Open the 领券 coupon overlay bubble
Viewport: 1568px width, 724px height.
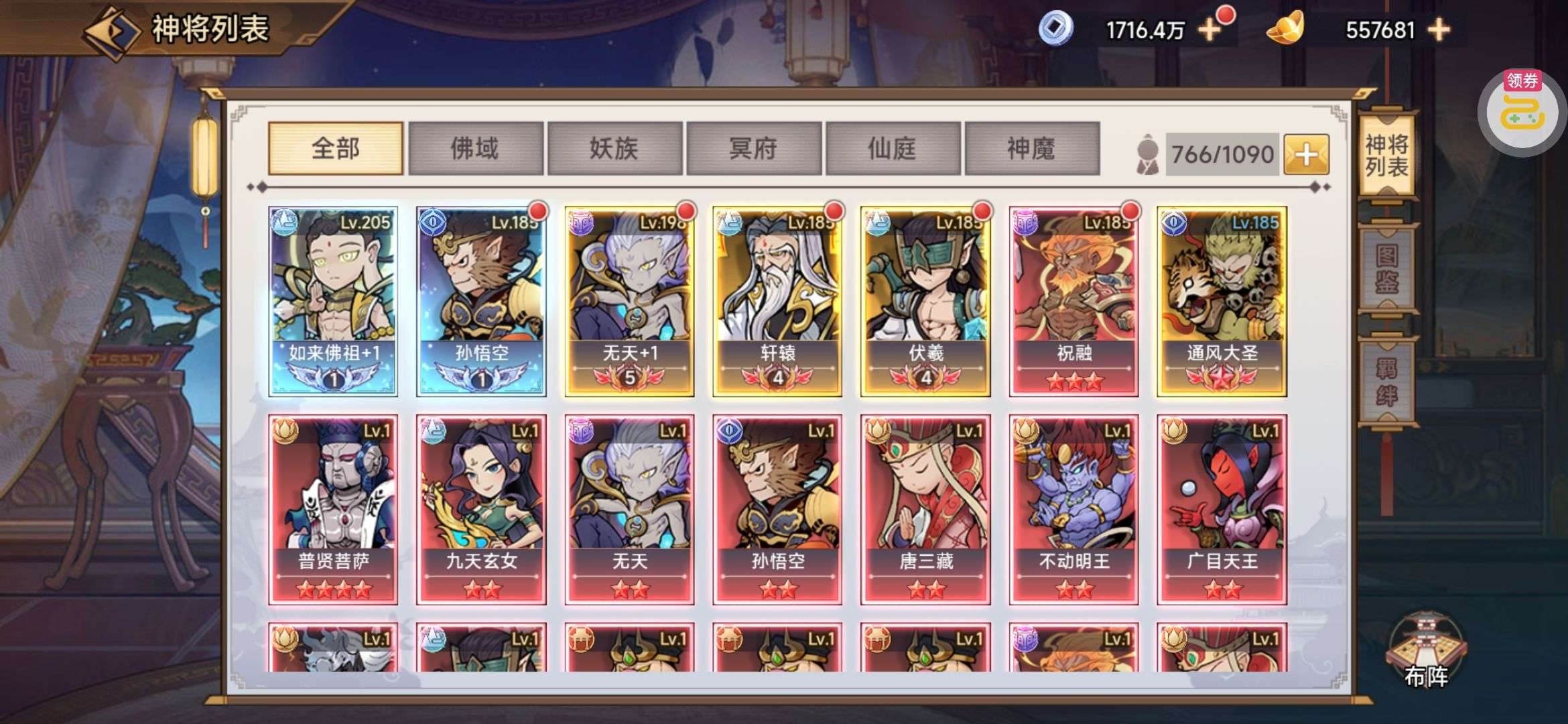click(x=1522, y=112)
